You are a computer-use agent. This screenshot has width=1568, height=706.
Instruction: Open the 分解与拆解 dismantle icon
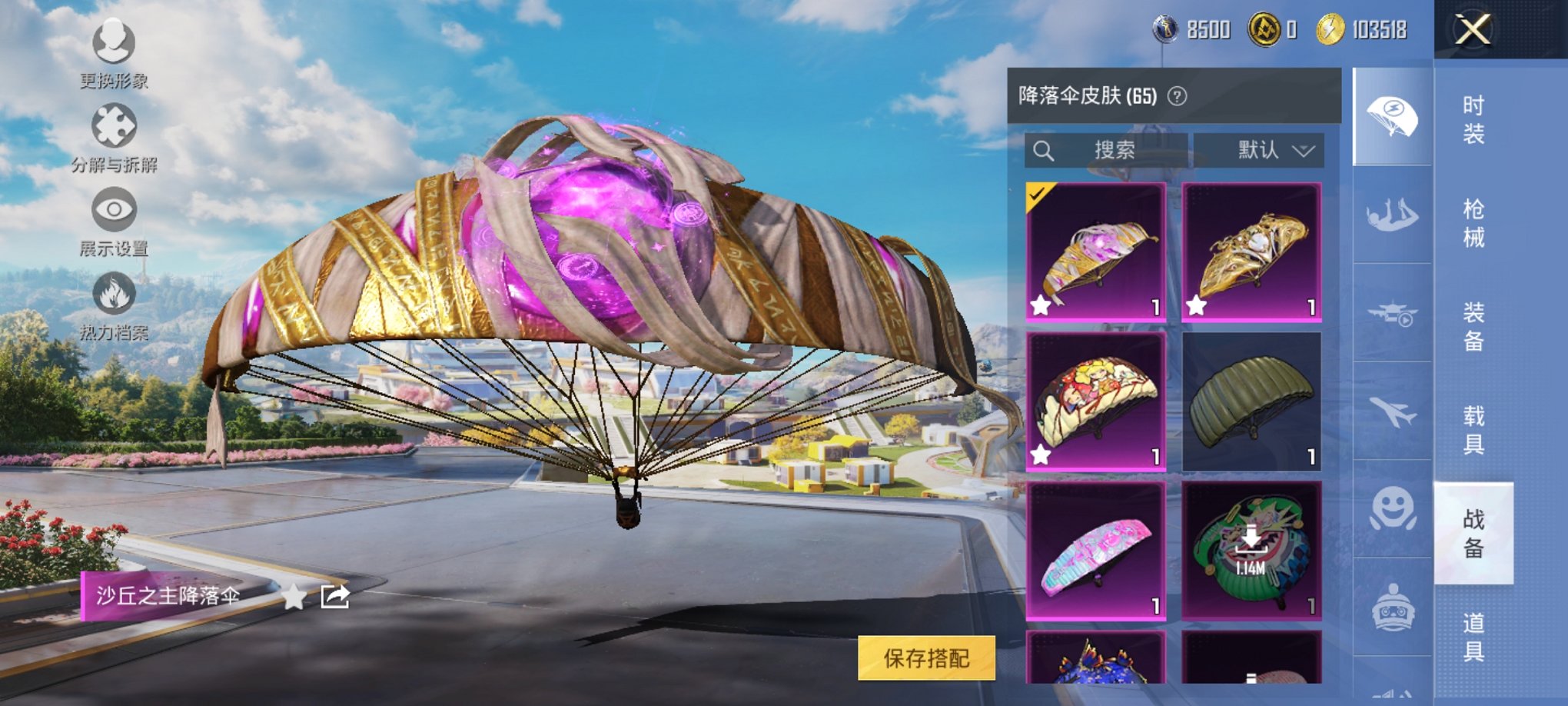(x=114, y=125)
